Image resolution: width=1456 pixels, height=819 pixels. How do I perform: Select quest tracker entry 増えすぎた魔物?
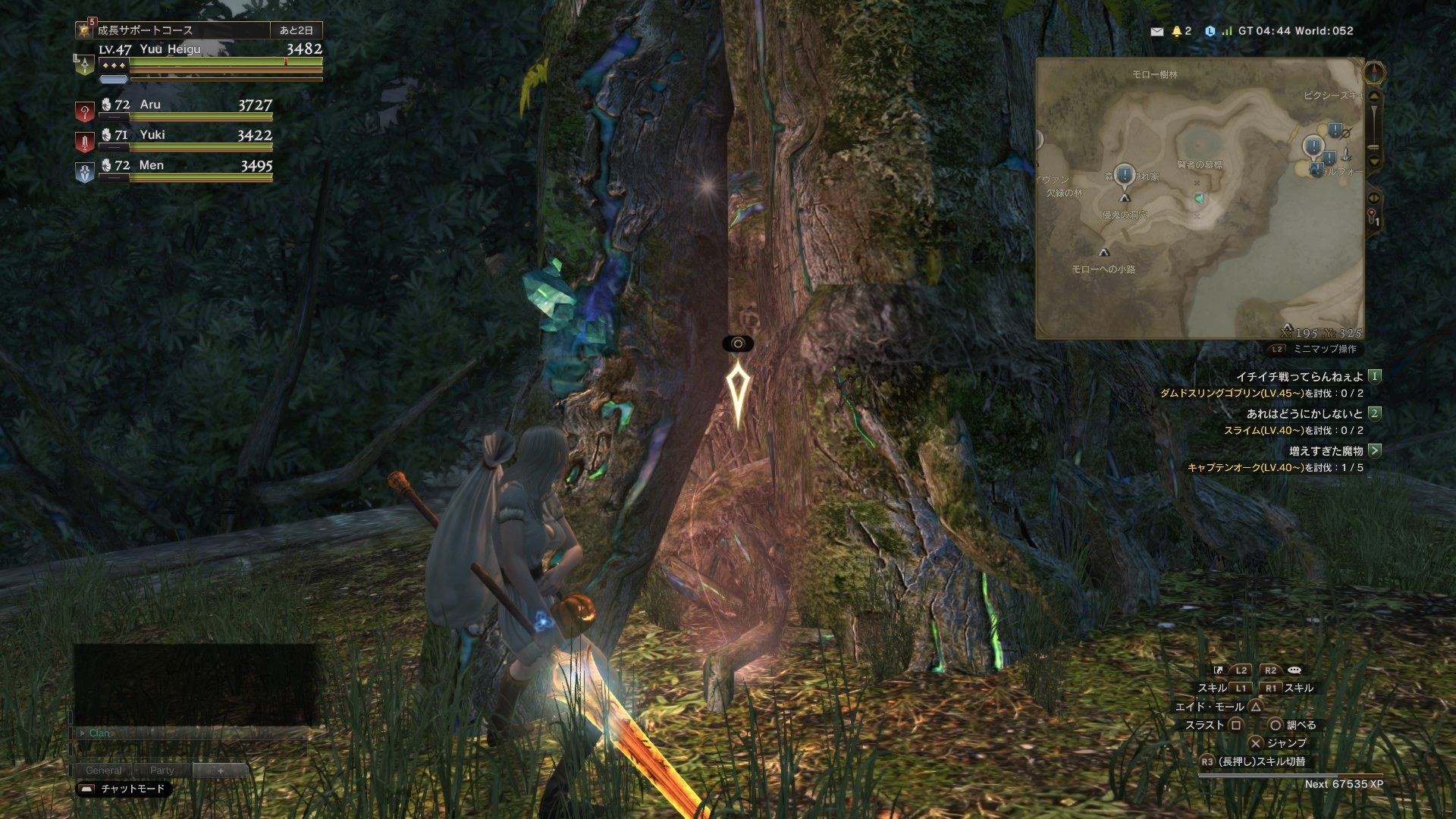coord(1326,450)
